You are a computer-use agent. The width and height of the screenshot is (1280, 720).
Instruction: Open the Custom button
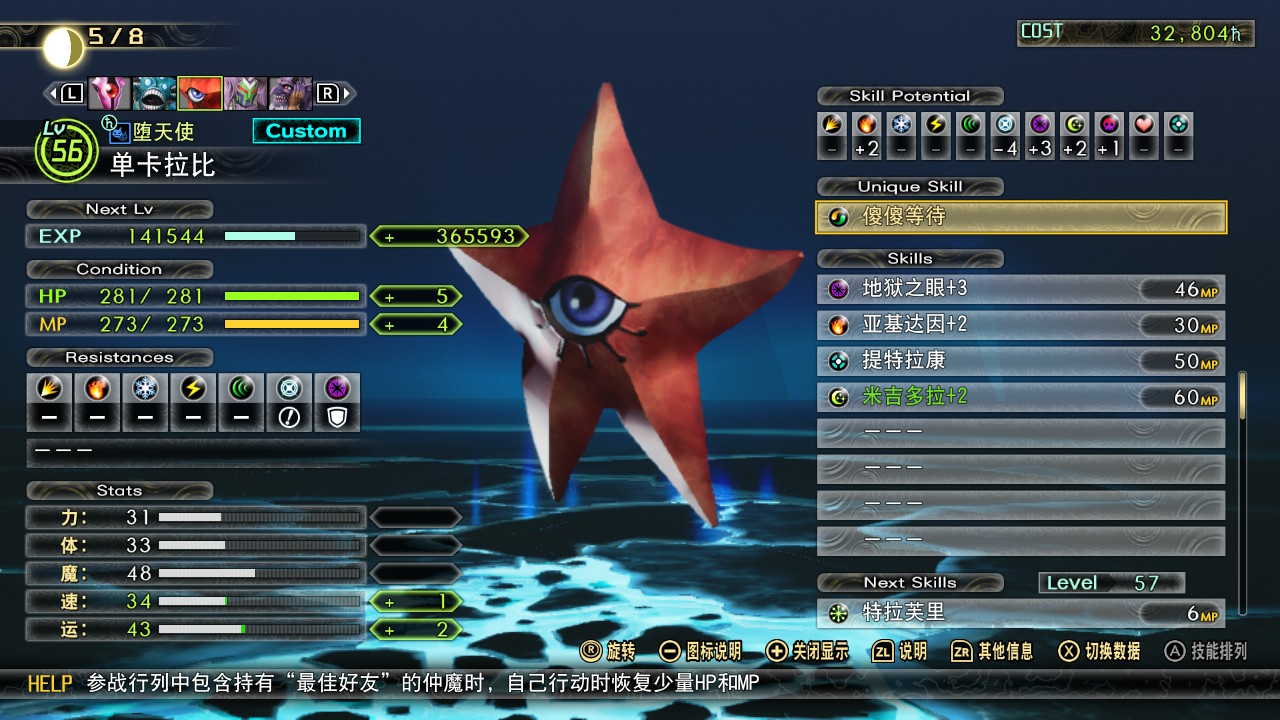[306, 131]
